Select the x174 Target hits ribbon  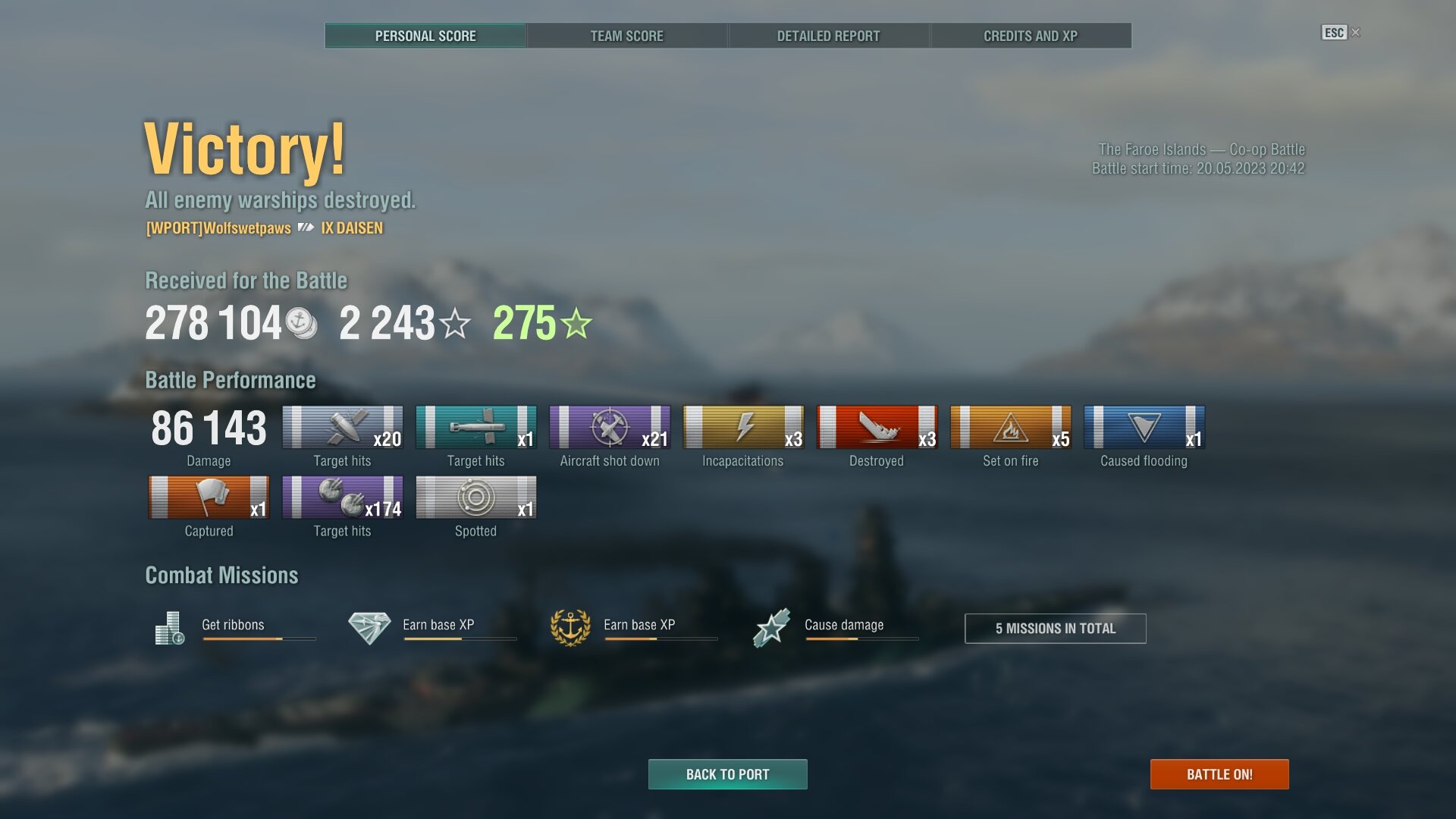pyautogui.click(x=342, y=497)
